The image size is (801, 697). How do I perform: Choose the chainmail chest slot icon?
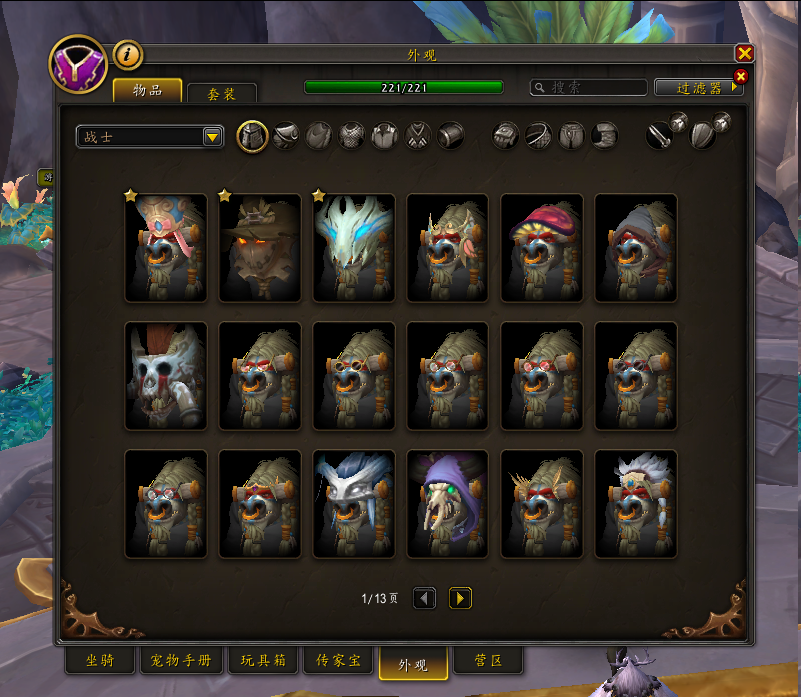point(351,136)
